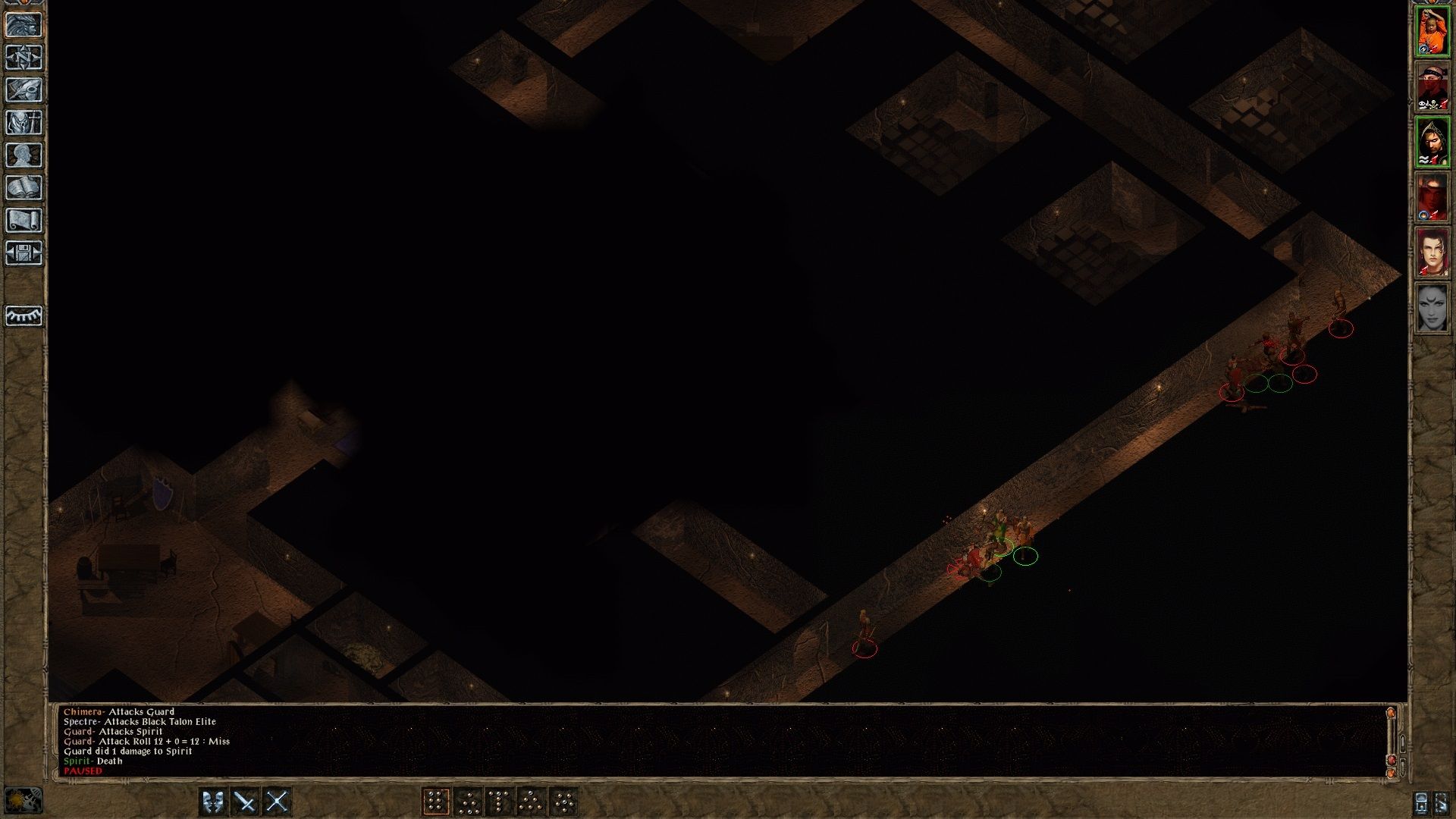Viewport: 1456px width, 819px height.
Task: Select the highlighted two-column formation
Action: click(438, 800)
